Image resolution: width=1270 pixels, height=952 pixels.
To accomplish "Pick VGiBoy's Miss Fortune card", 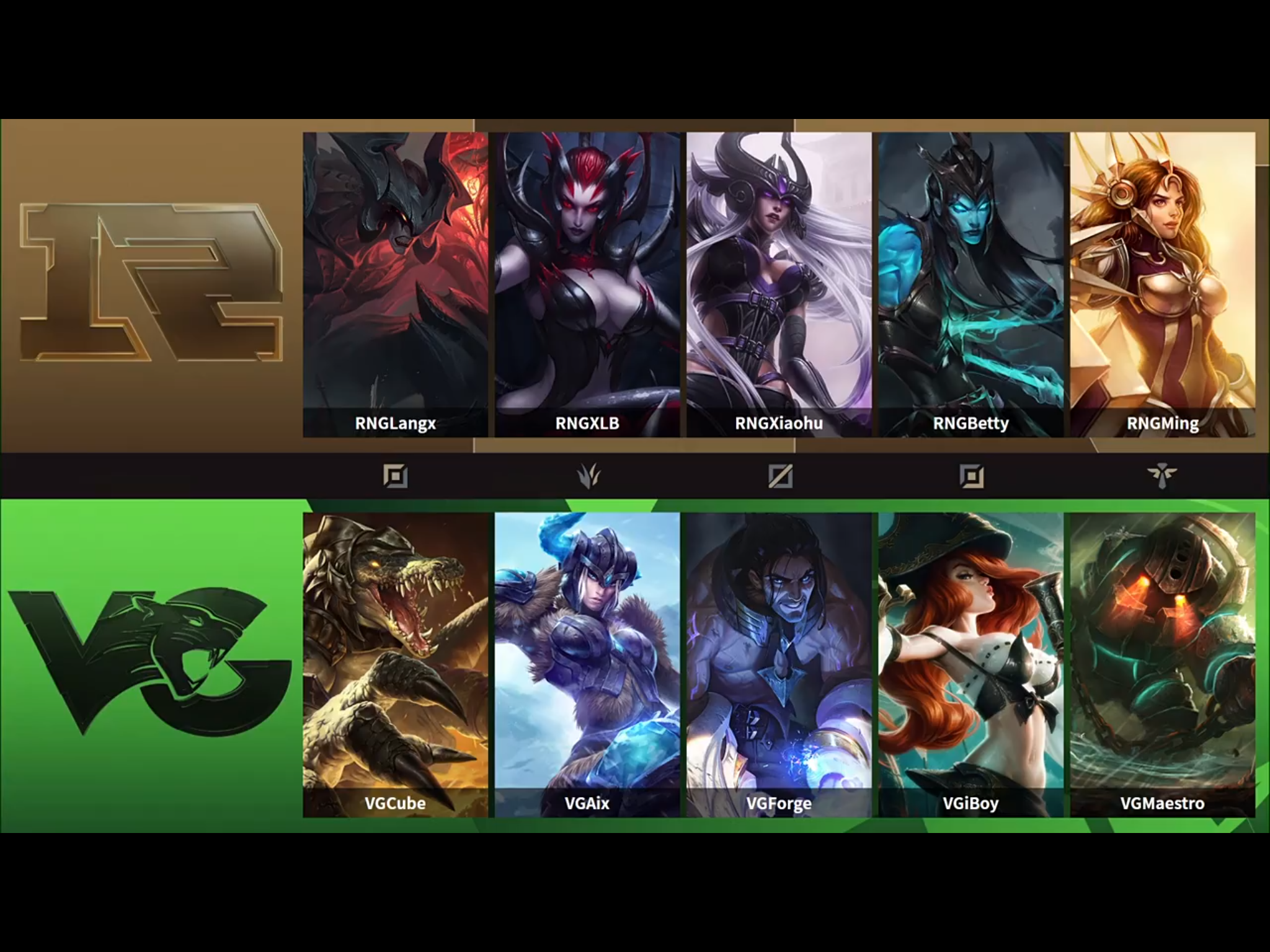I will 970,664.
